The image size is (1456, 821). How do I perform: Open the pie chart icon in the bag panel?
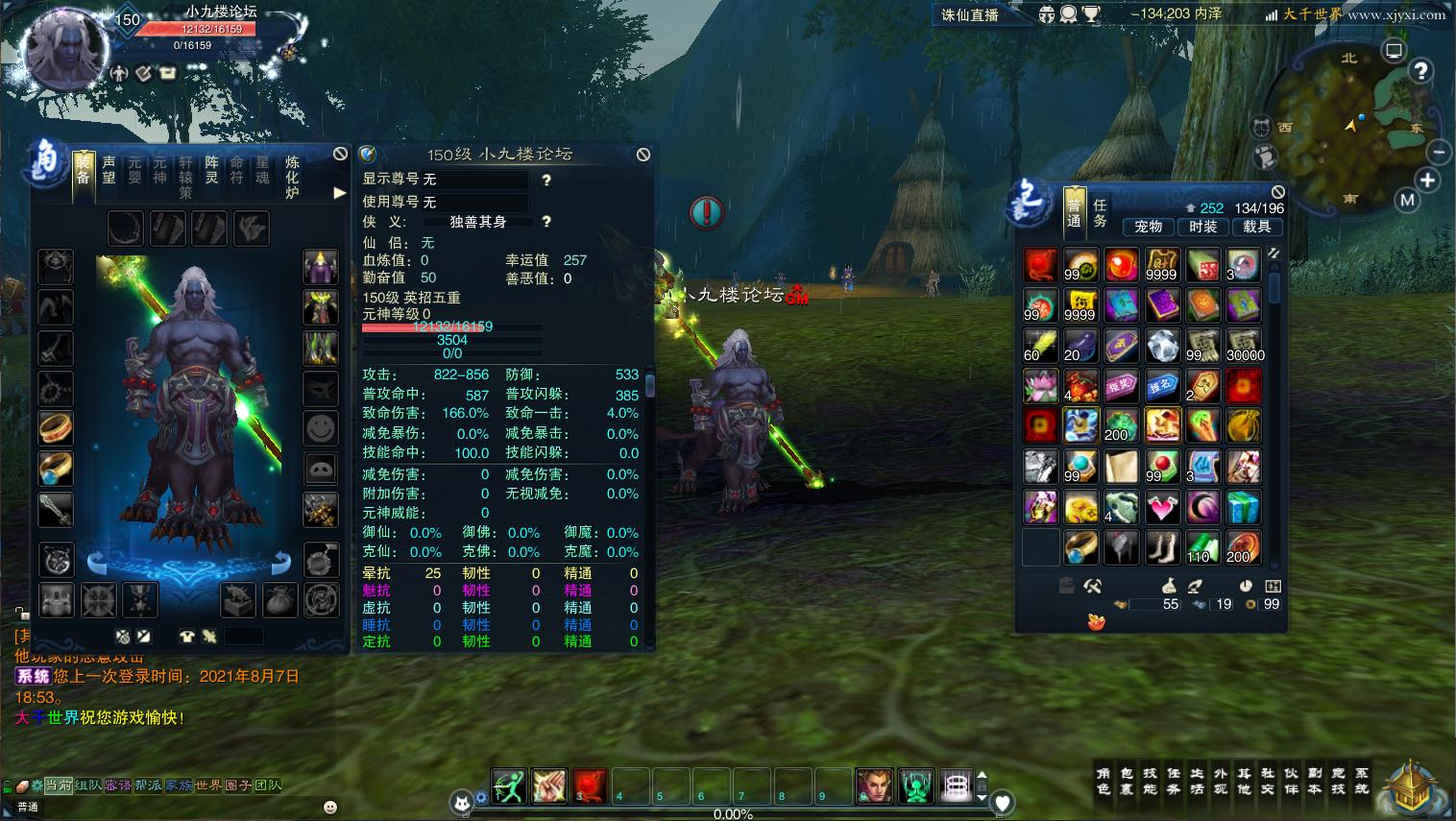(1246, 587)
